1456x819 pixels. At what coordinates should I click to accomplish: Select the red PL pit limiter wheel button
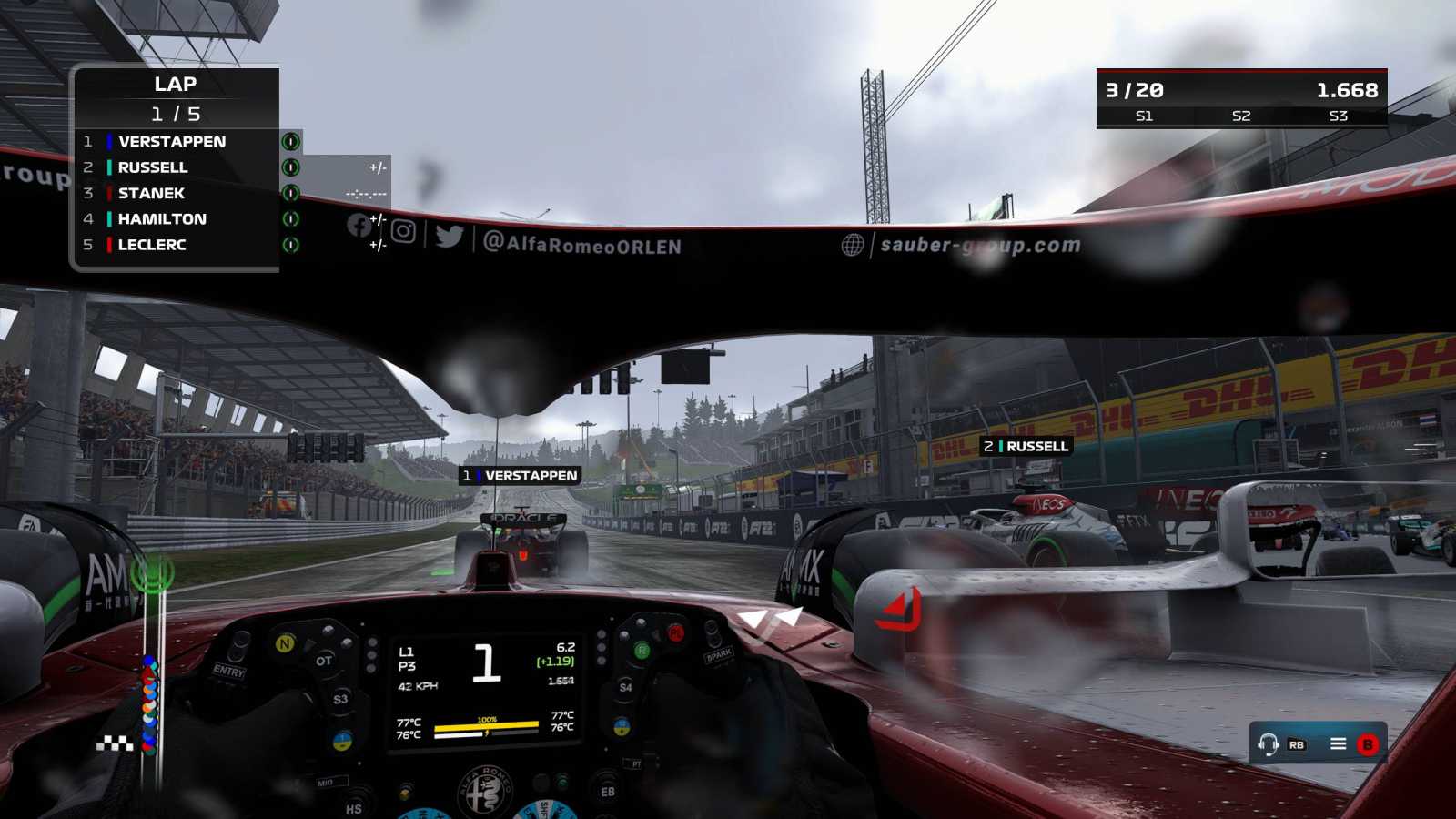click(x=676, y=633)
